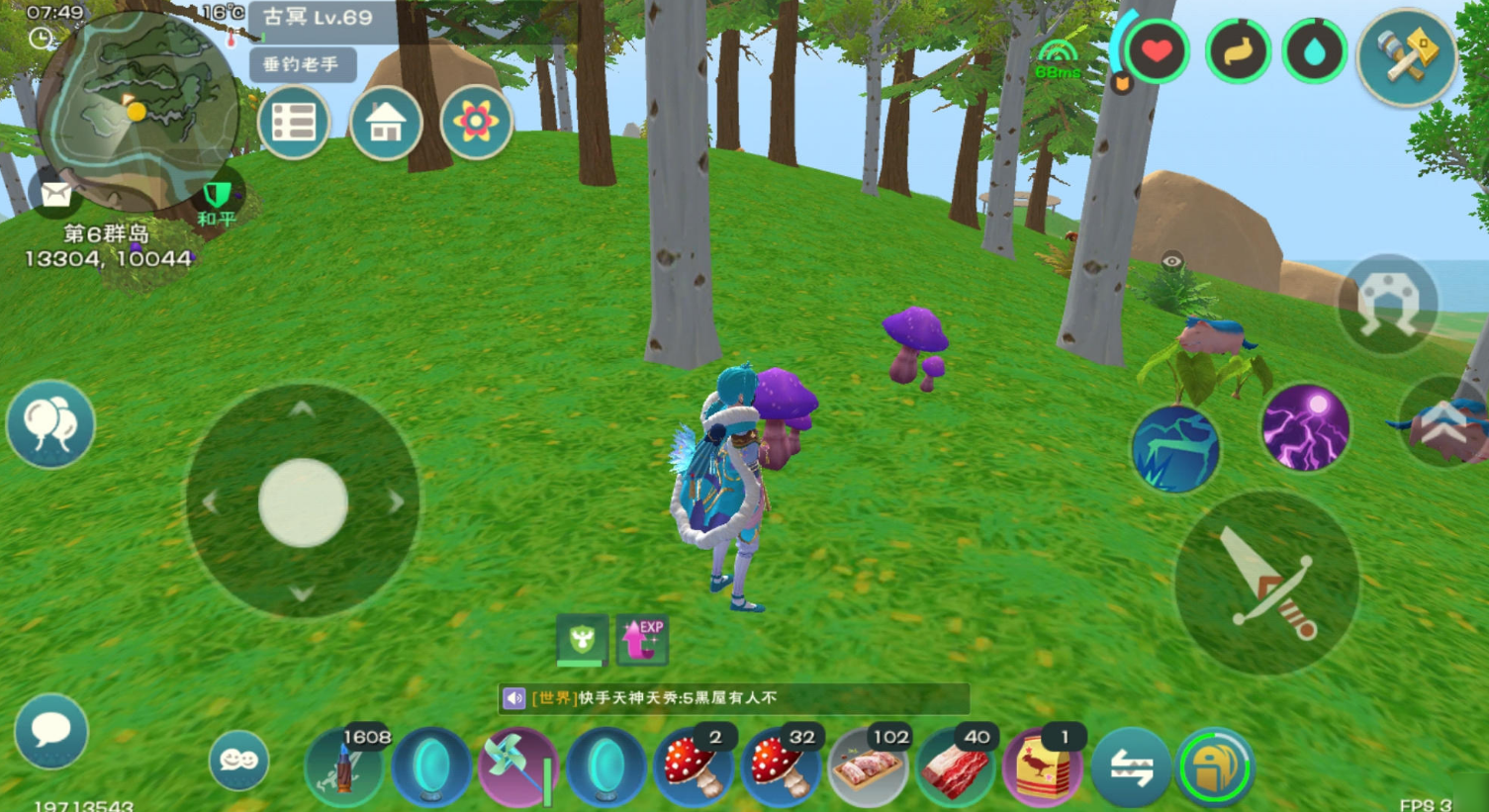Open the backpack inventory button
Image resolution: width=1489 pixels, height=812 pixels.
click(1215, 767)
